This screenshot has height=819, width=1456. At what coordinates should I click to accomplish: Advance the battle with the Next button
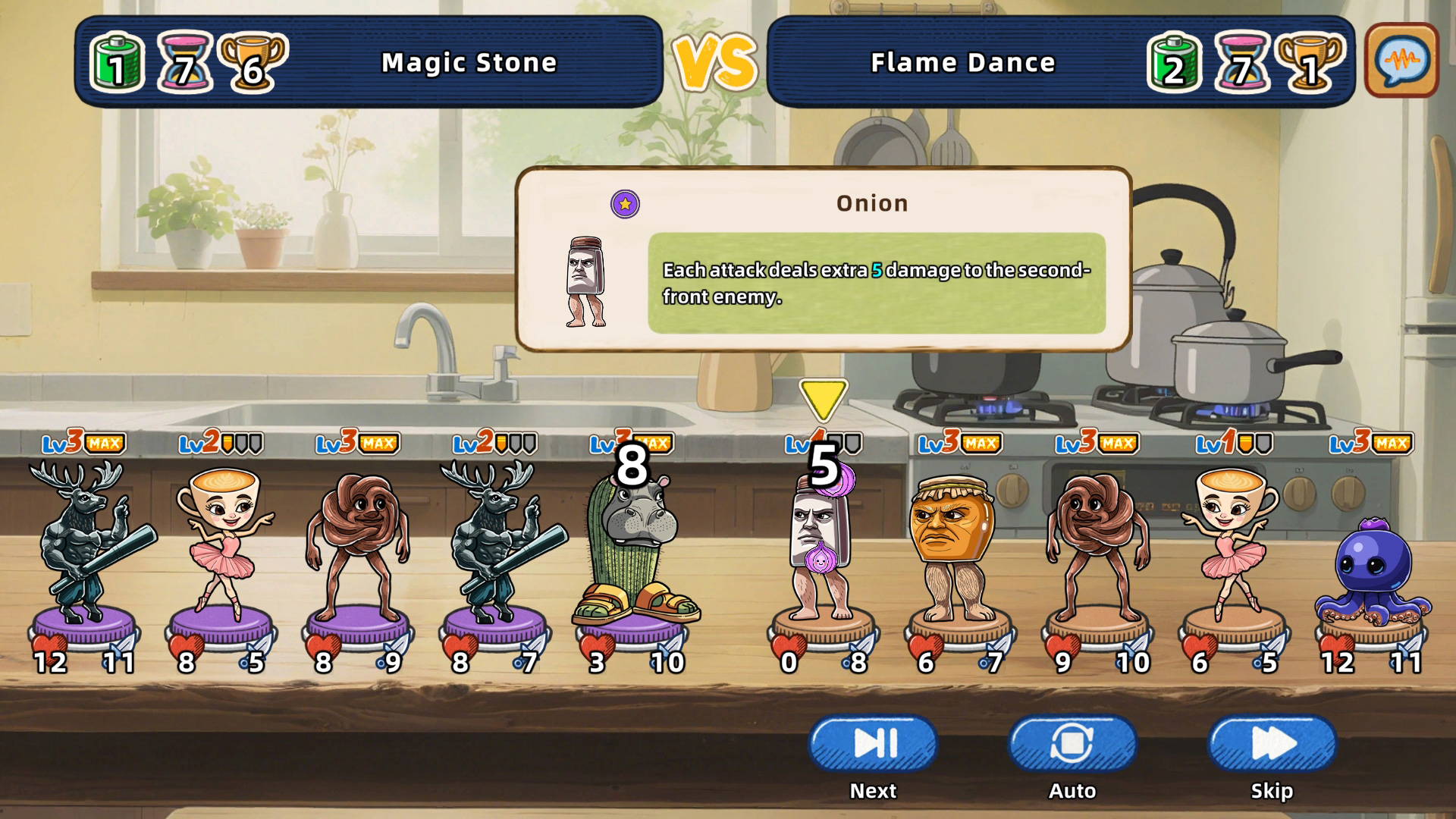pyautogui.click(x=873, y=744)
